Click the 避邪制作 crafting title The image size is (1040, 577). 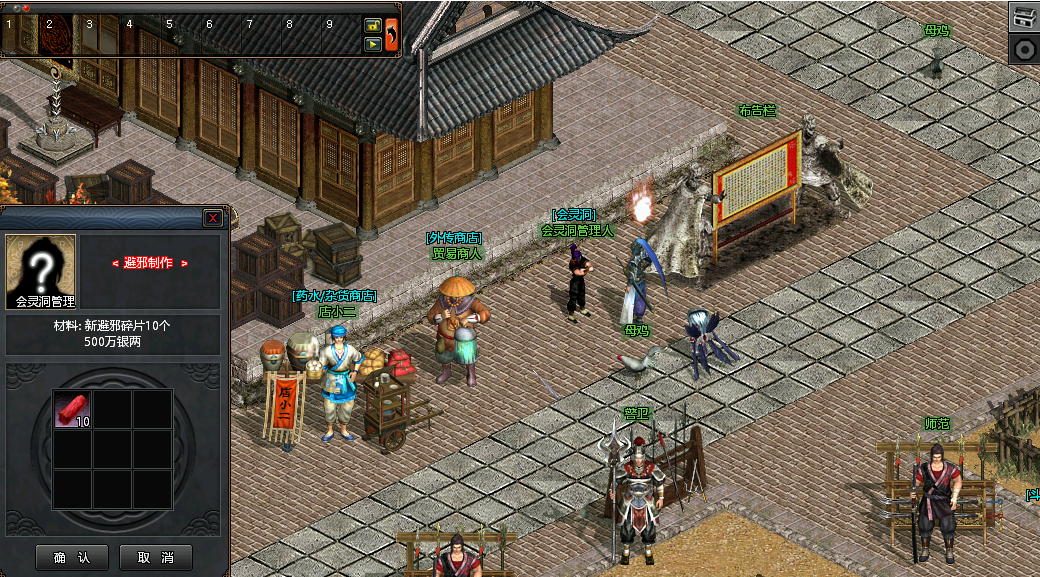coord(149,263)
